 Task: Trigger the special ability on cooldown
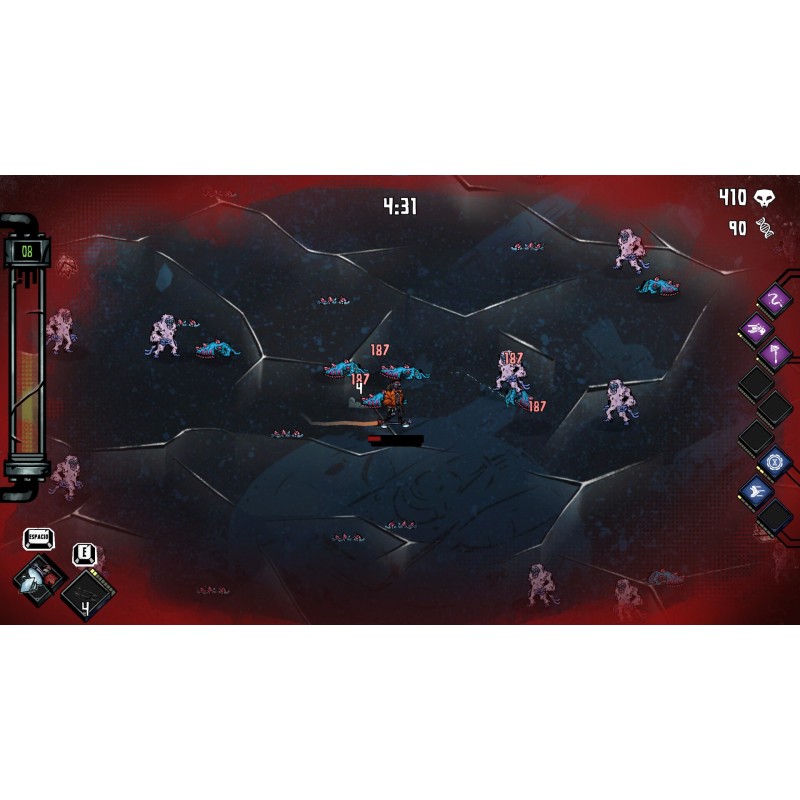tap(86, 595)
